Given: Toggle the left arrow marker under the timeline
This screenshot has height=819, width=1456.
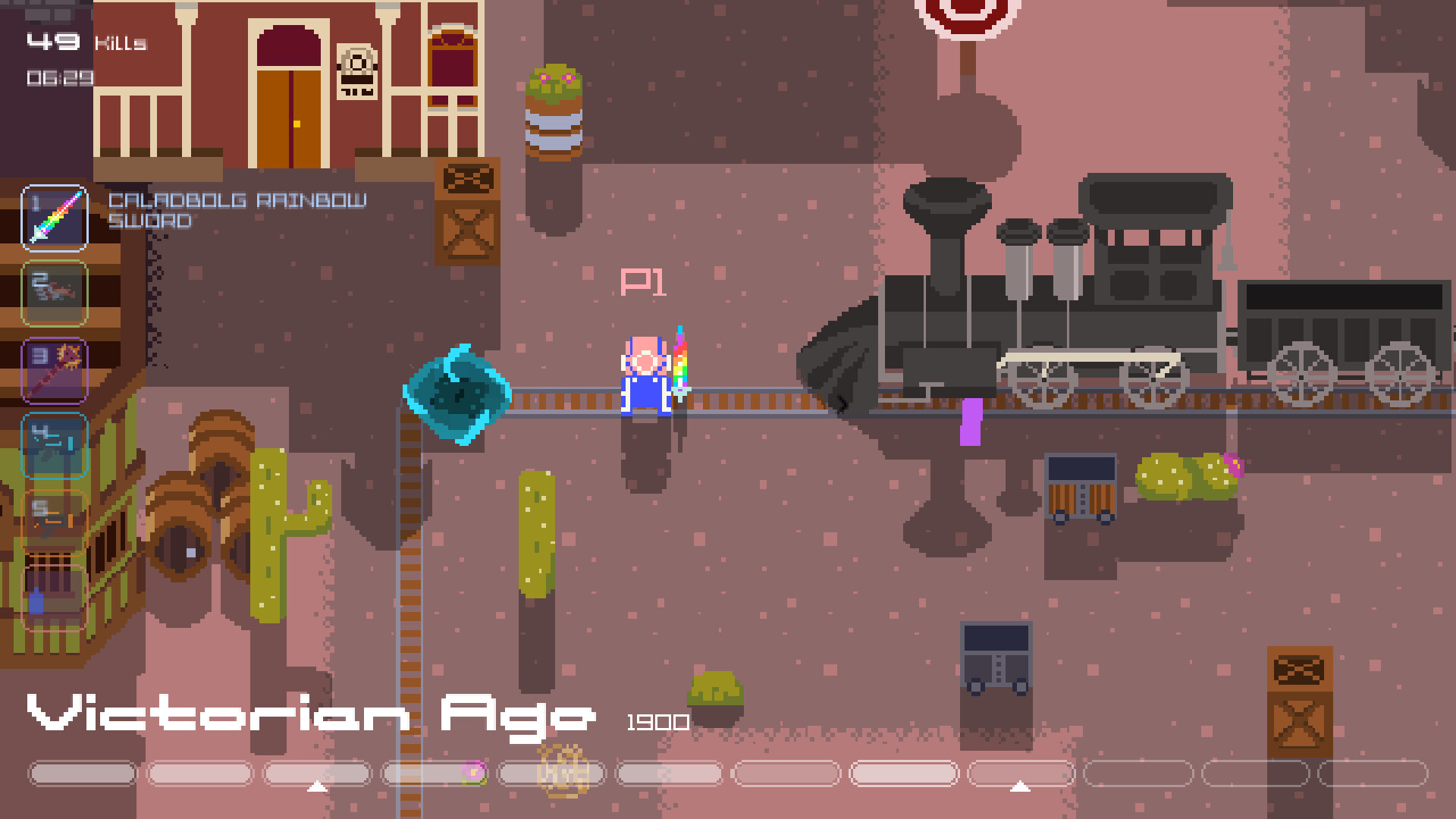Looking at the screenshot, I should (x=318, y=787).
